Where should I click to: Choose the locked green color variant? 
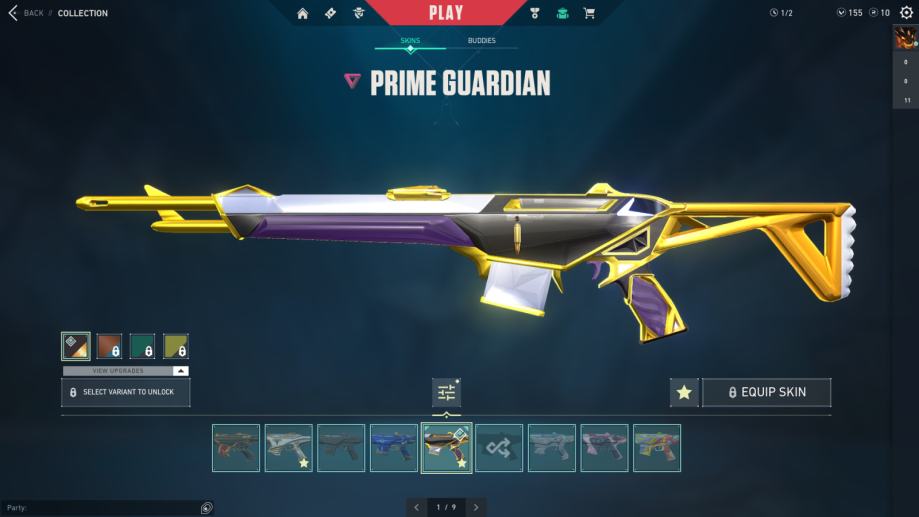point(142,346)
